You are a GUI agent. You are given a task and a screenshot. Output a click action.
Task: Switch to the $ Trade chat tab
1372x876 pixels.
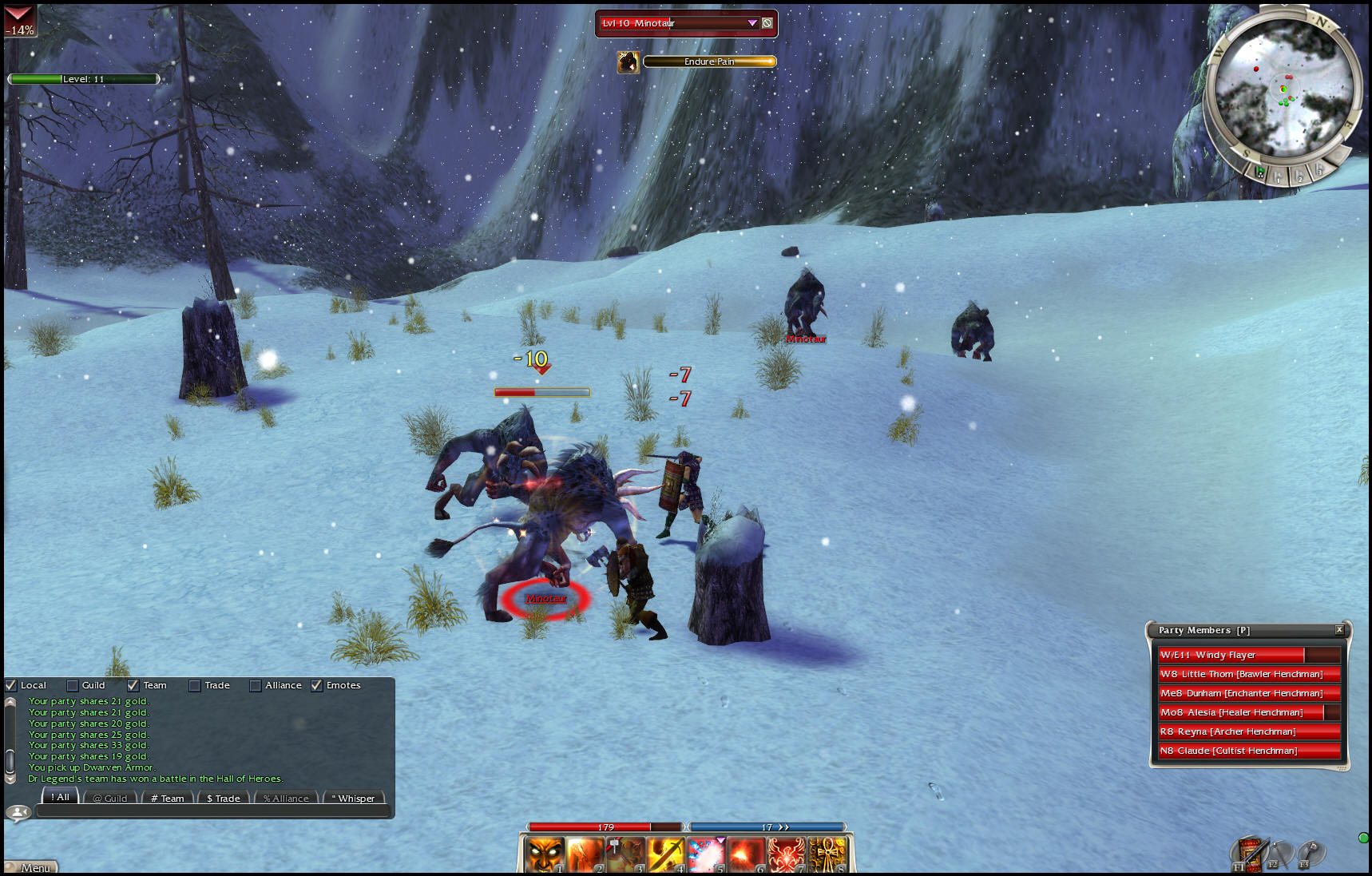click(224, 798)
